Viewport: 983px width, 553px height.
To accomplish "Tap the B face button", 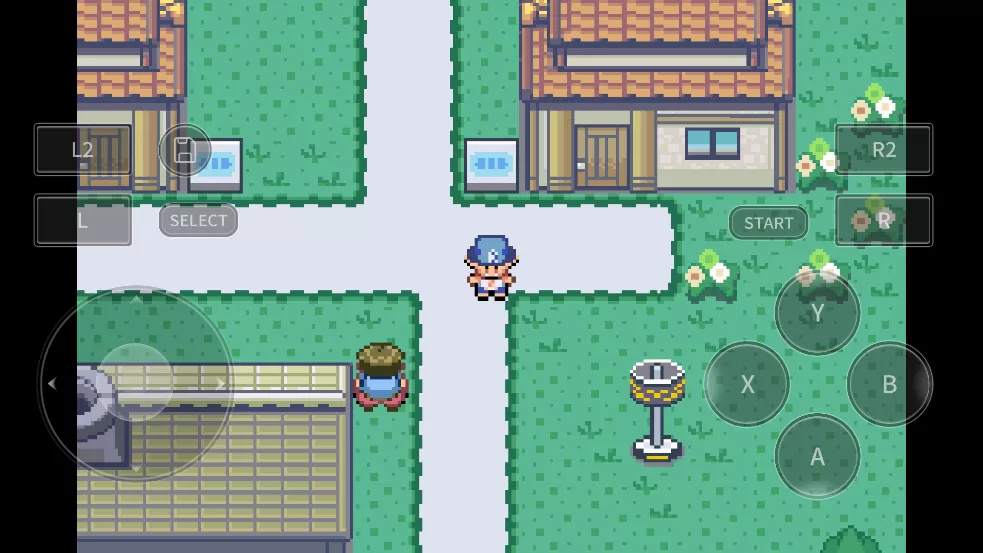I will click(889, 384).
